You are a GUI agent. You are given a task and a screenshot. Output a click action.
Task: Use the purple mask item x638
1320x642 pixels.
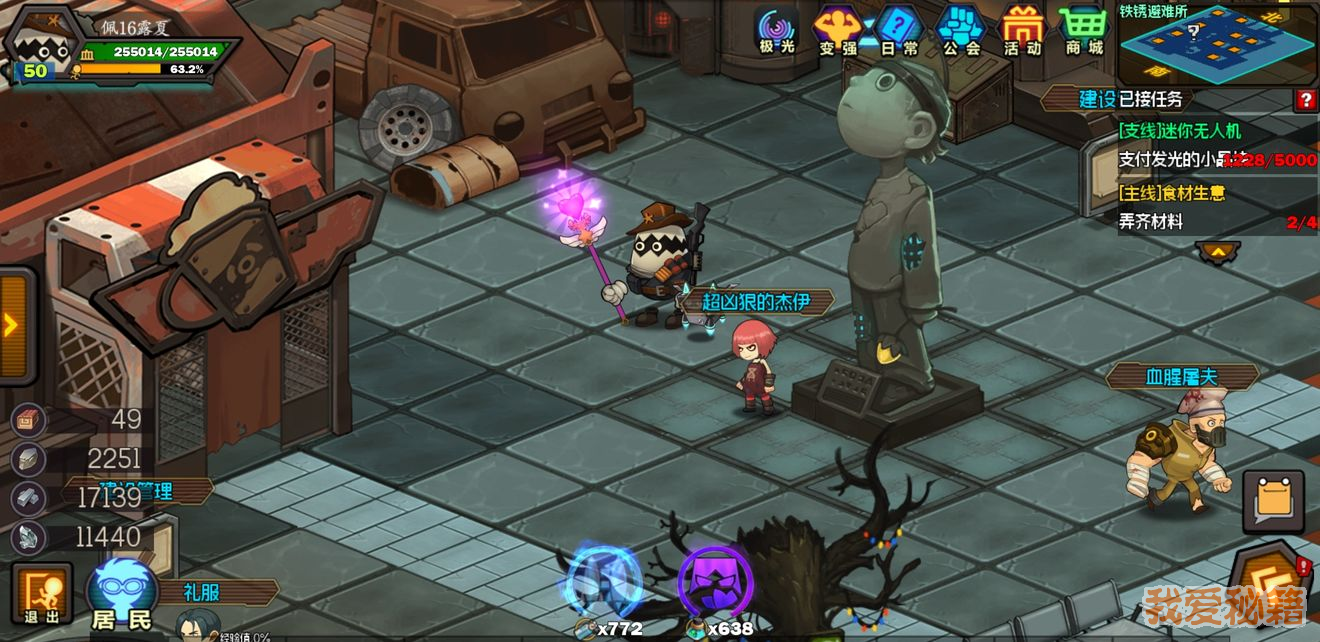point(715,583)
